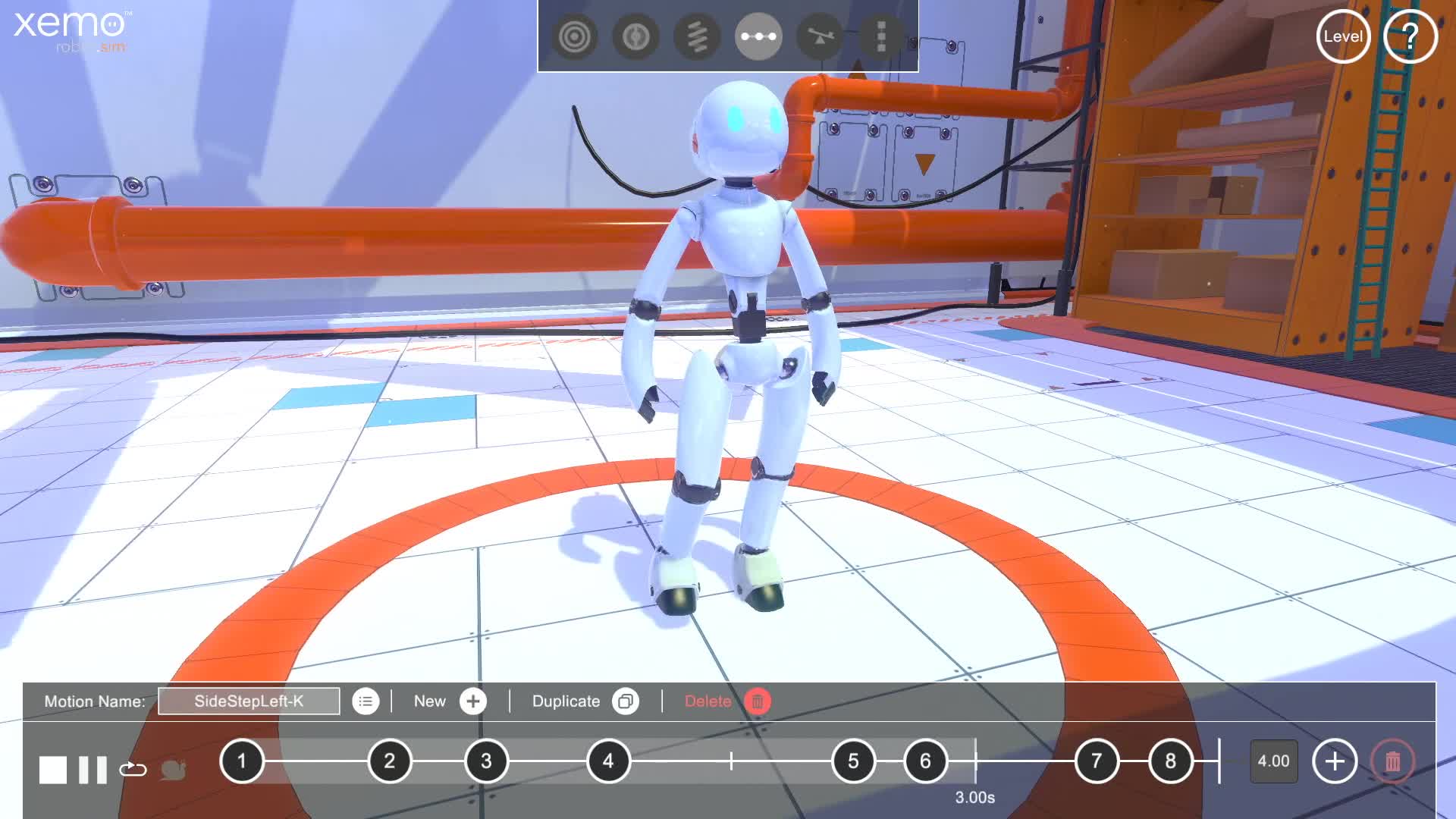Add a new keyframe with the plus button
This screenshot has width=1456, height=819.
[x=1335, y=762]
